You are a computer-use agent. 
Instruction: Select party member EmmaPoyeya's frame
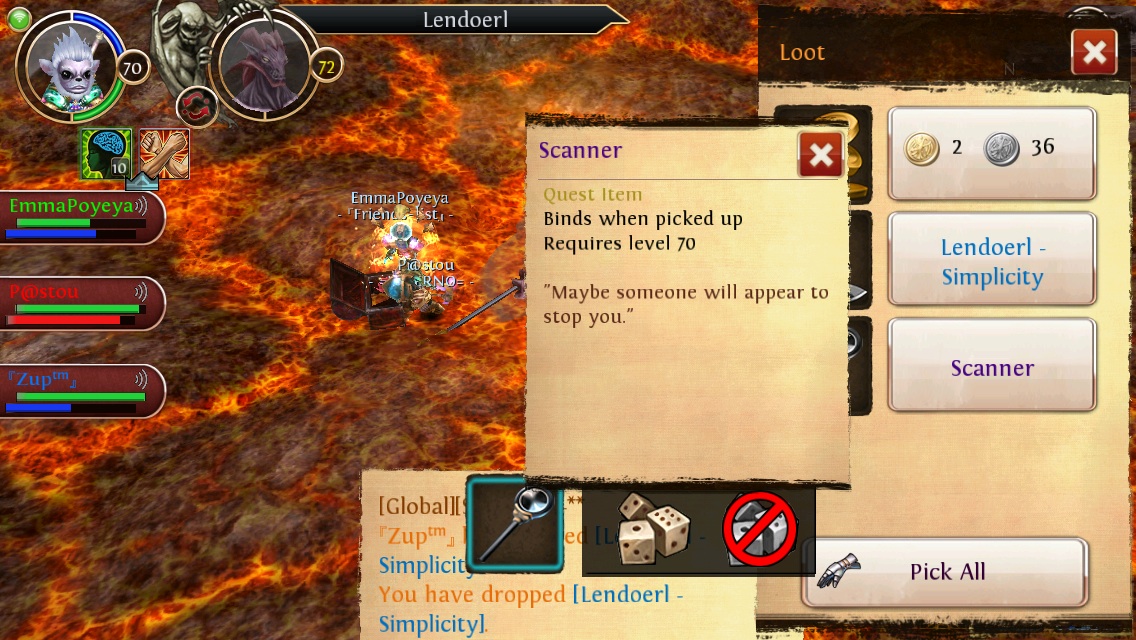pyautogui.click(x=80, y=217)
